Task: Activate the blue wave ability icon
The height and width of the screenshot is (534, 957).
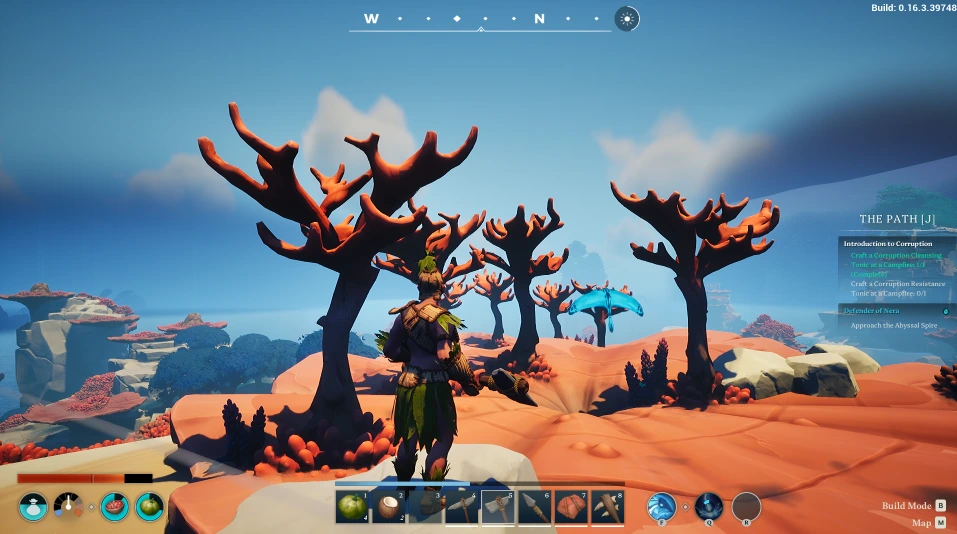Action: point(661,507)
